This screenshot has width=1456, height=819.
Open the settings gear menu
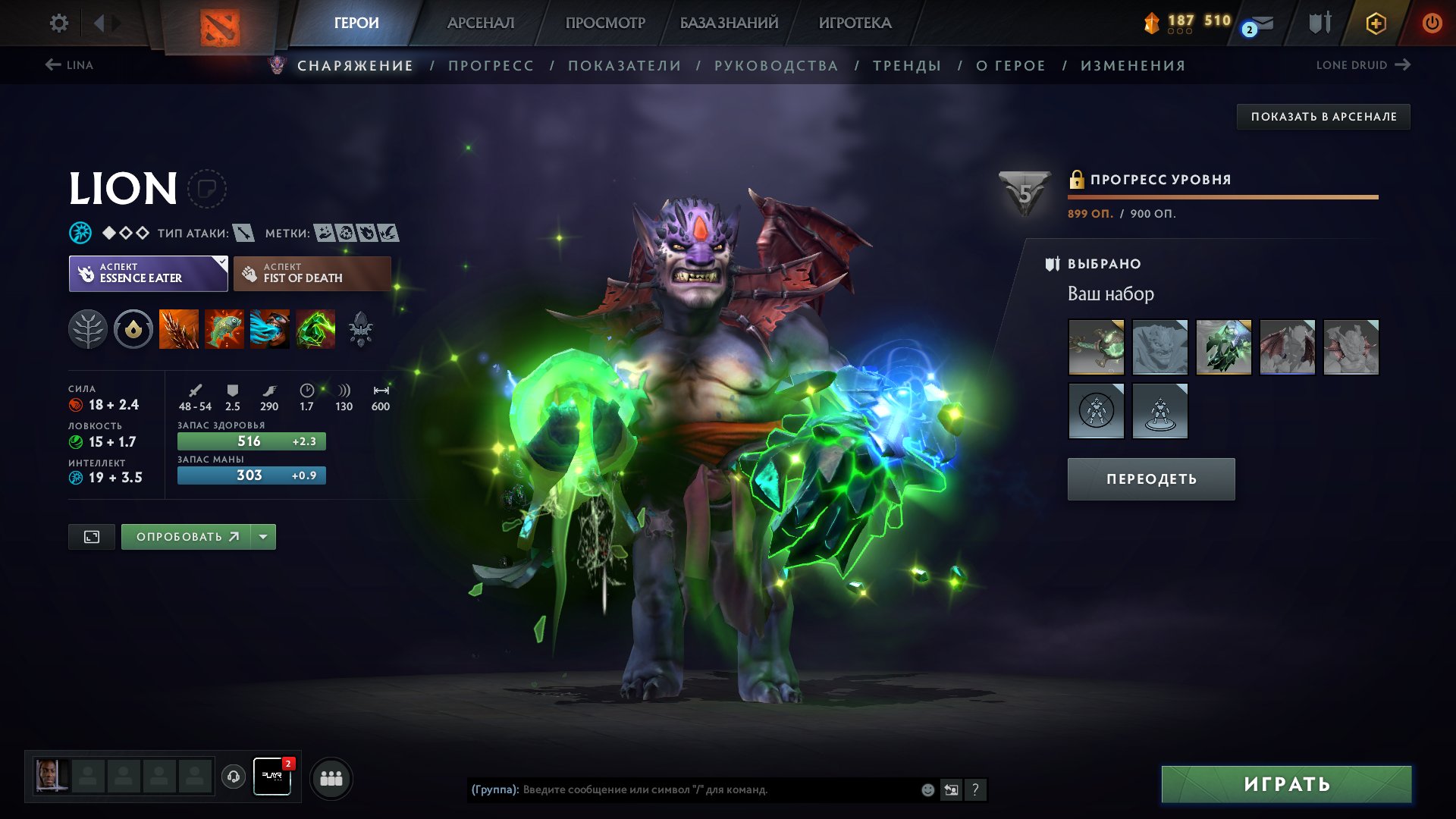pyautogui.click(x=57, y=23)
